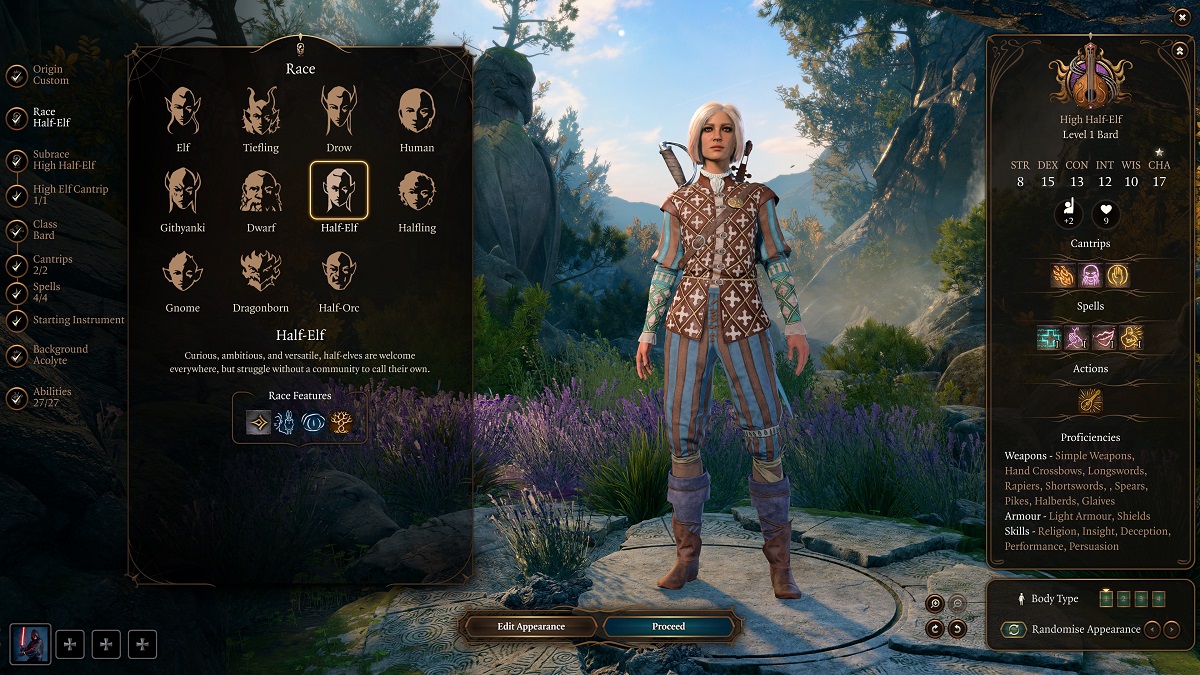Choose the Half-Orc race
This screenshot has width=1200, height=675.
(x=339, y=271)
